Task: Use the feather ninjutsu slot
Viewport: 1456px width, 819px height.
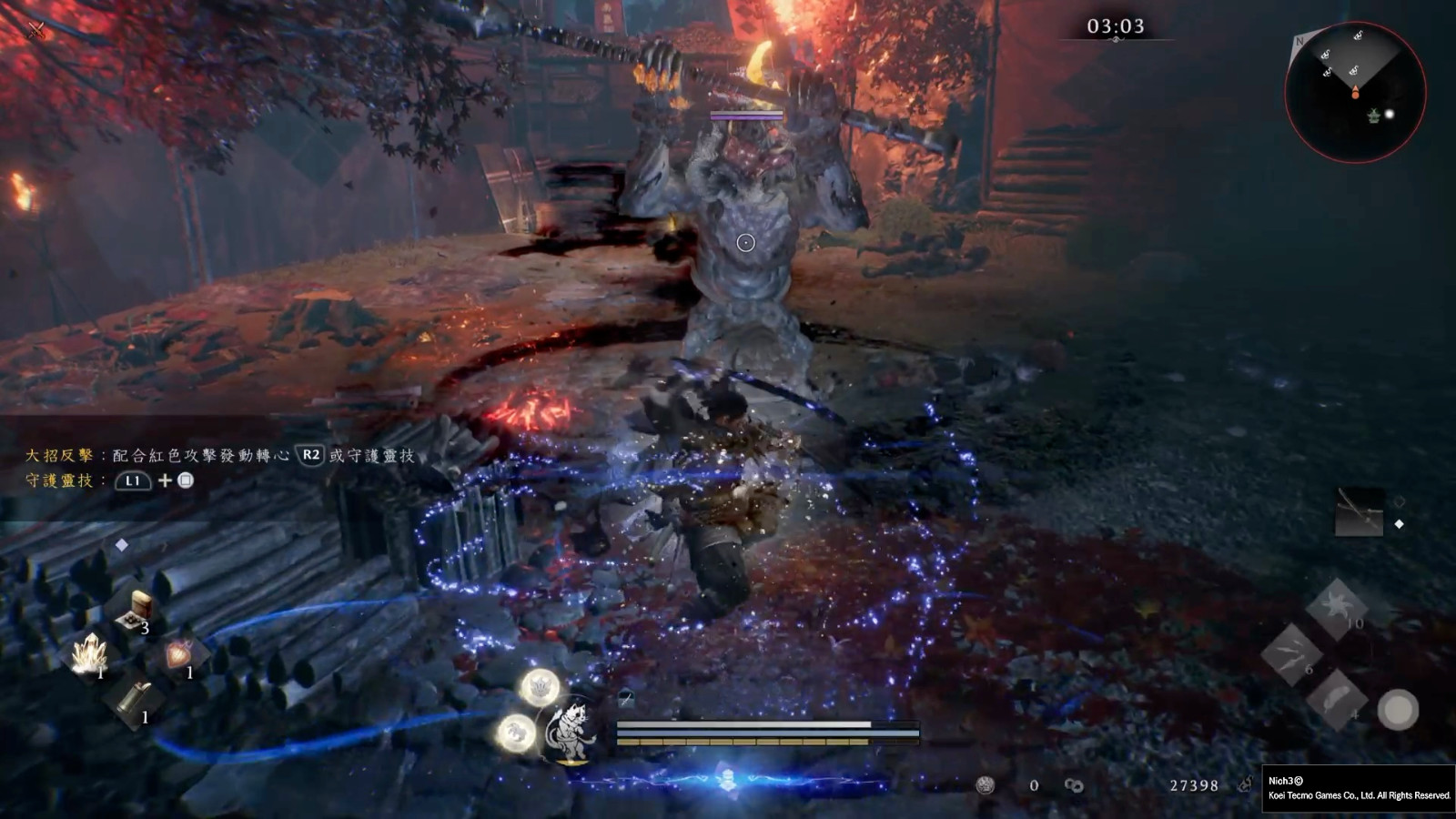Action: 1336,699
